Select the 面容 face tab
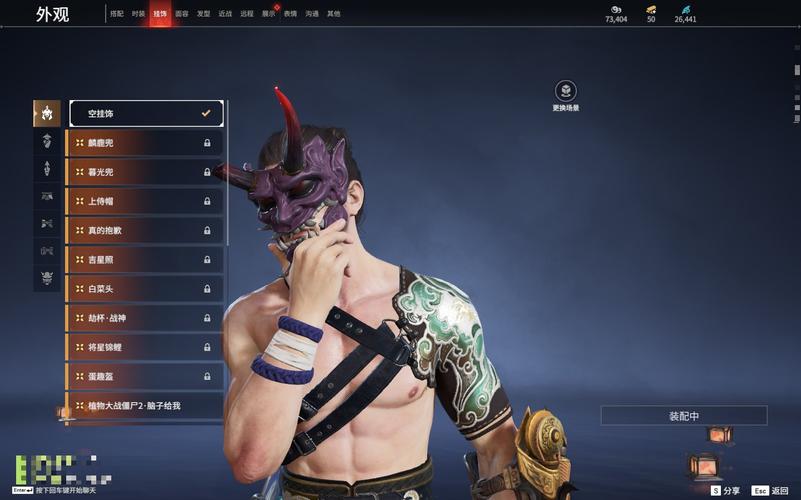The width and height of the screenshot is (801, 500). click(x=181, y=14)
